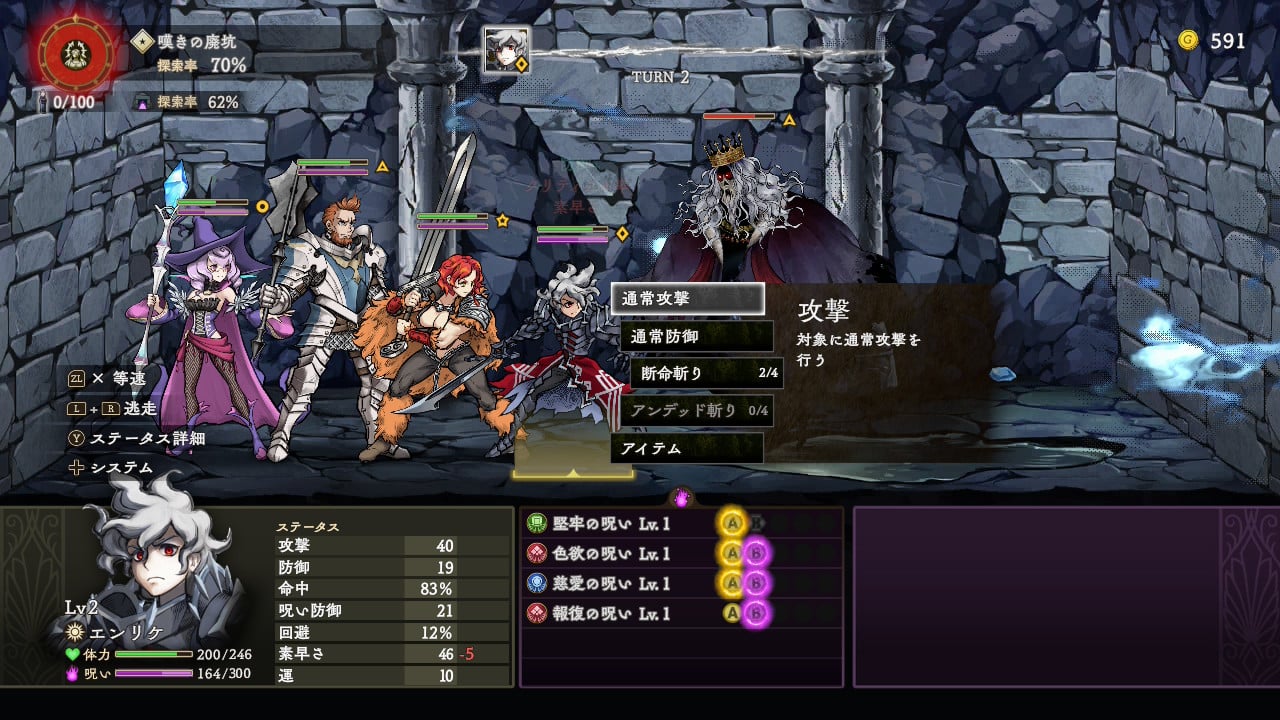Open the アイテム menu
This screenshot has height=720, width=1280.
[686, 448]
